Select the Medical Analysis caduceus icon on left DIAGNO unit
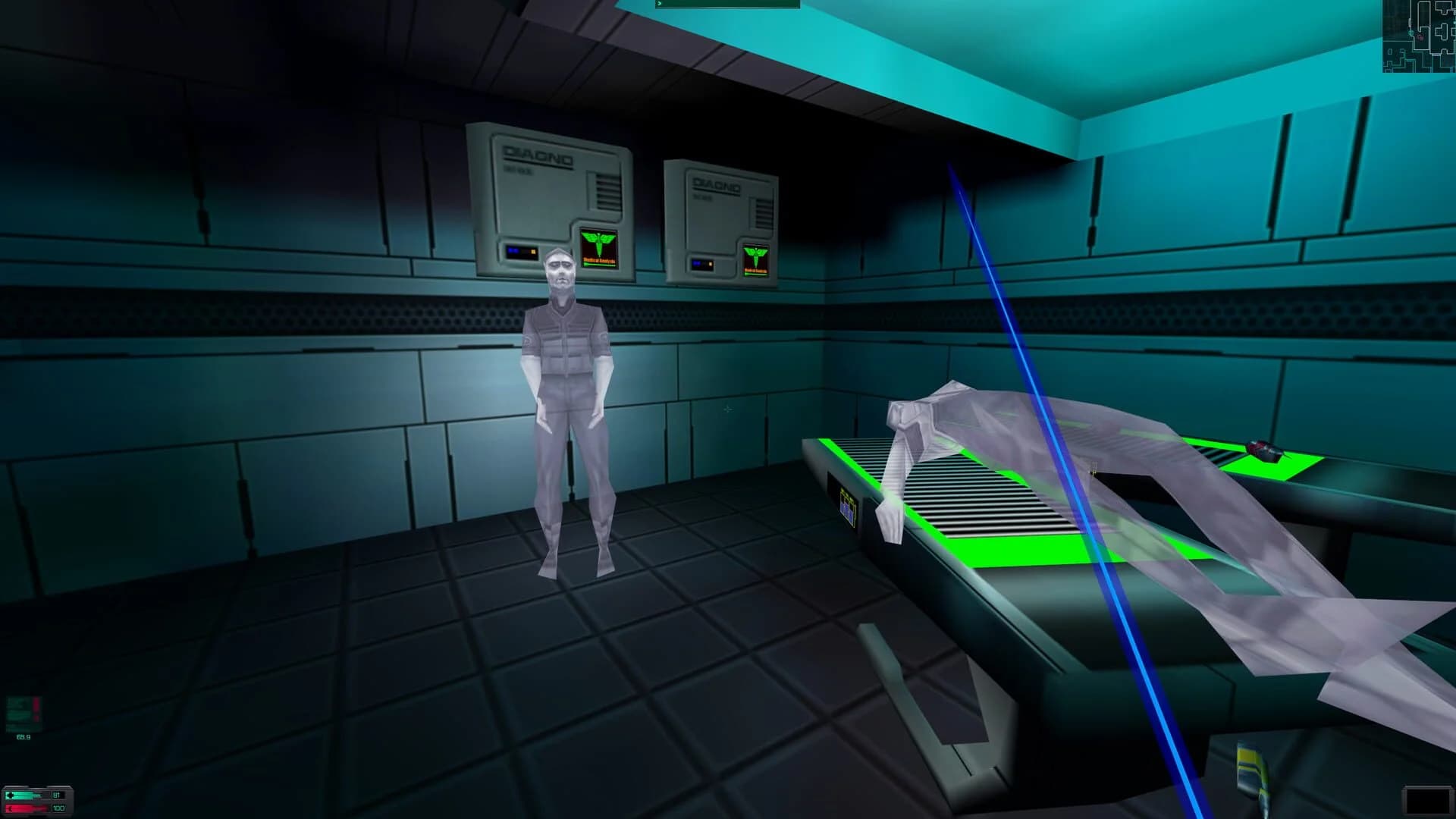 pos(599,248)
